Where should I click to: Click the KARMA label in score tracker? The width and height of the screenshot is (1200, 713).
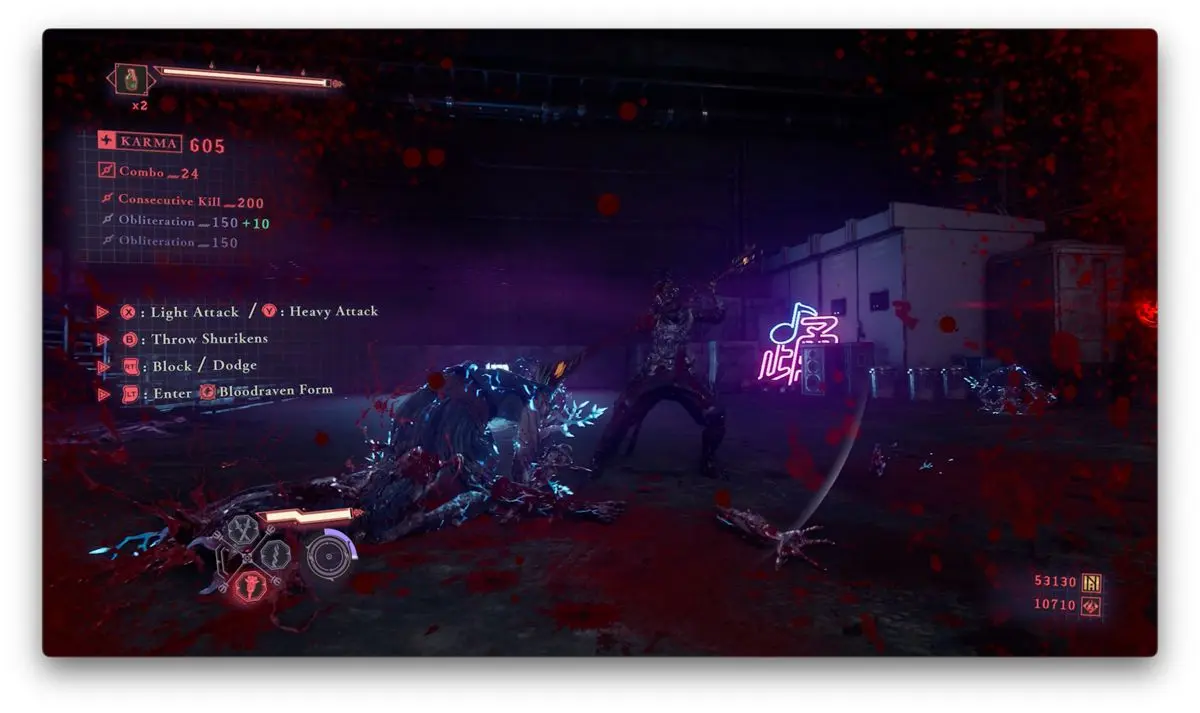[150, 143]
